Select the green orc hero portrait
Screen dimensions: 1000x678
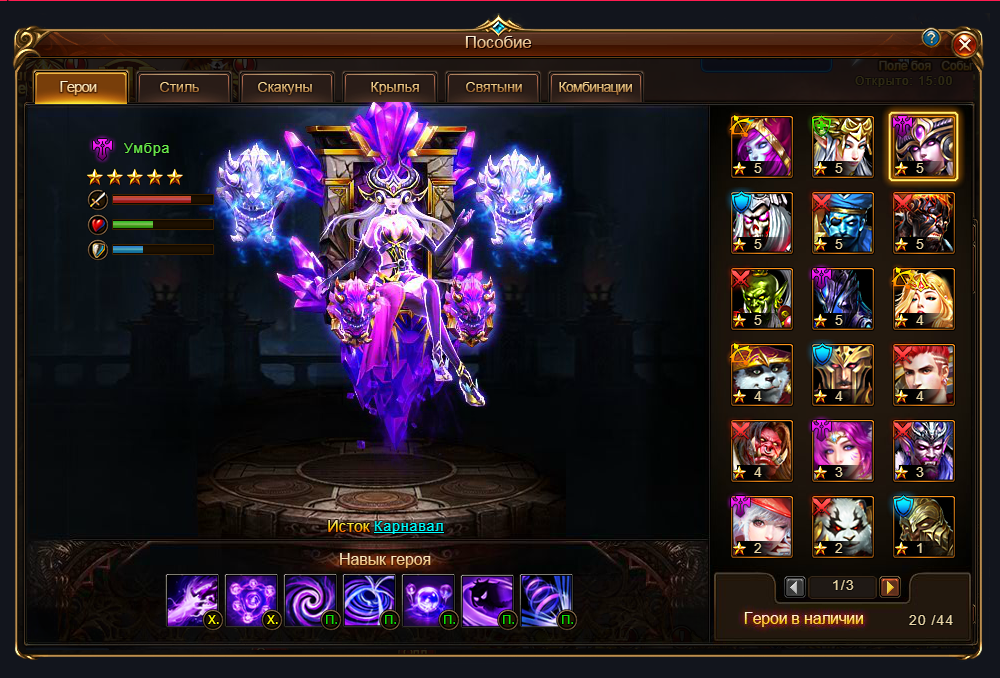pyautogui.click(x=762, y=298)
